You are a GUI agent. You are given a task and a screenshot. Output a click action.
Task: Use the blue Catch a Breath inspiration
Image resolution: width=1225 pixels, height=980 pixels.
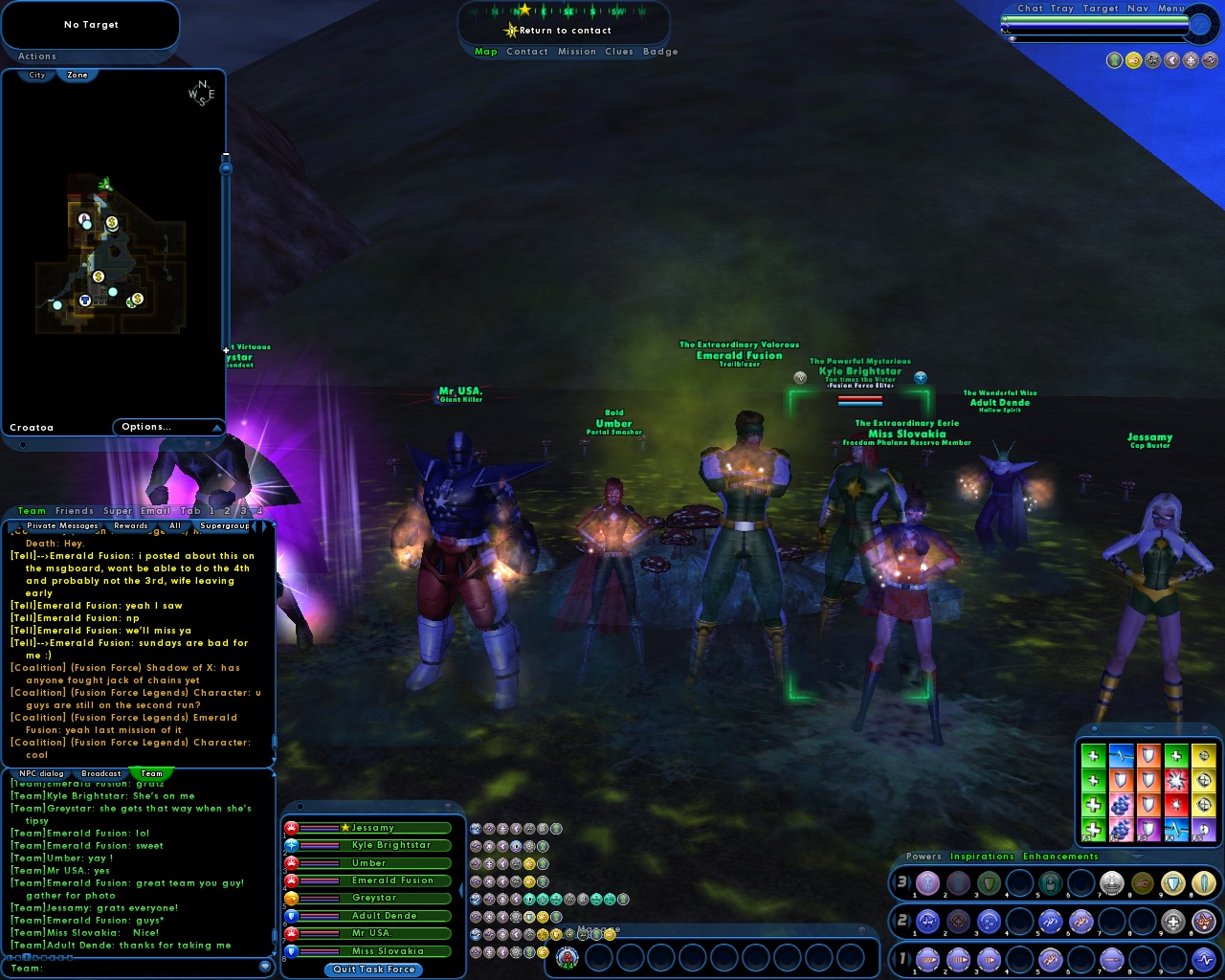coord(1122,755)
